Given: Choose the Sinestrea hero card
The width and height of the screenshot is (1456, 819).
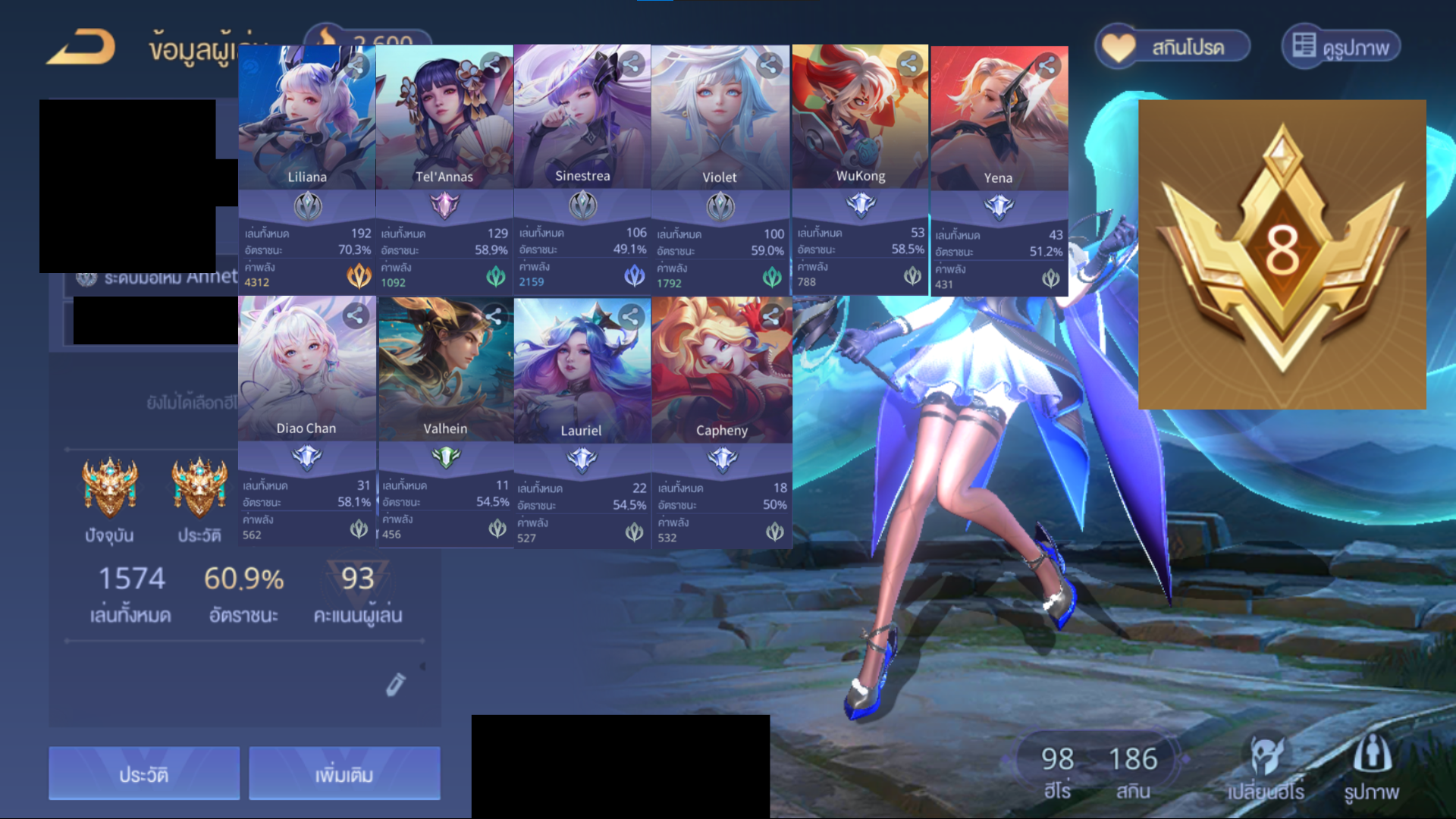Looking at the screenshot, I should click(x=582, y=121).
